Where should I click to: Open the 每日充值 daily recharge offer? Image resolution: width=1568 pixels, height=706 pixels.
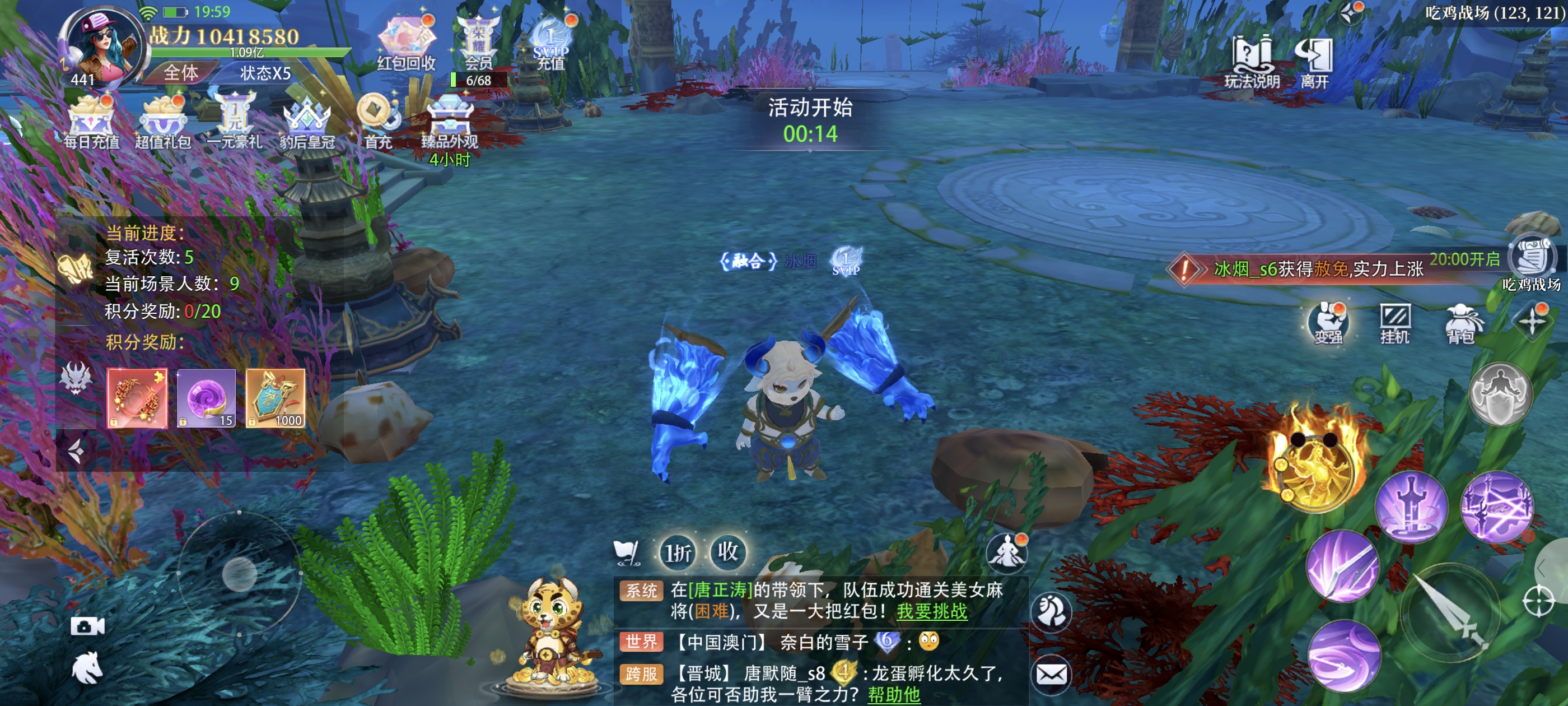(91, 122)
